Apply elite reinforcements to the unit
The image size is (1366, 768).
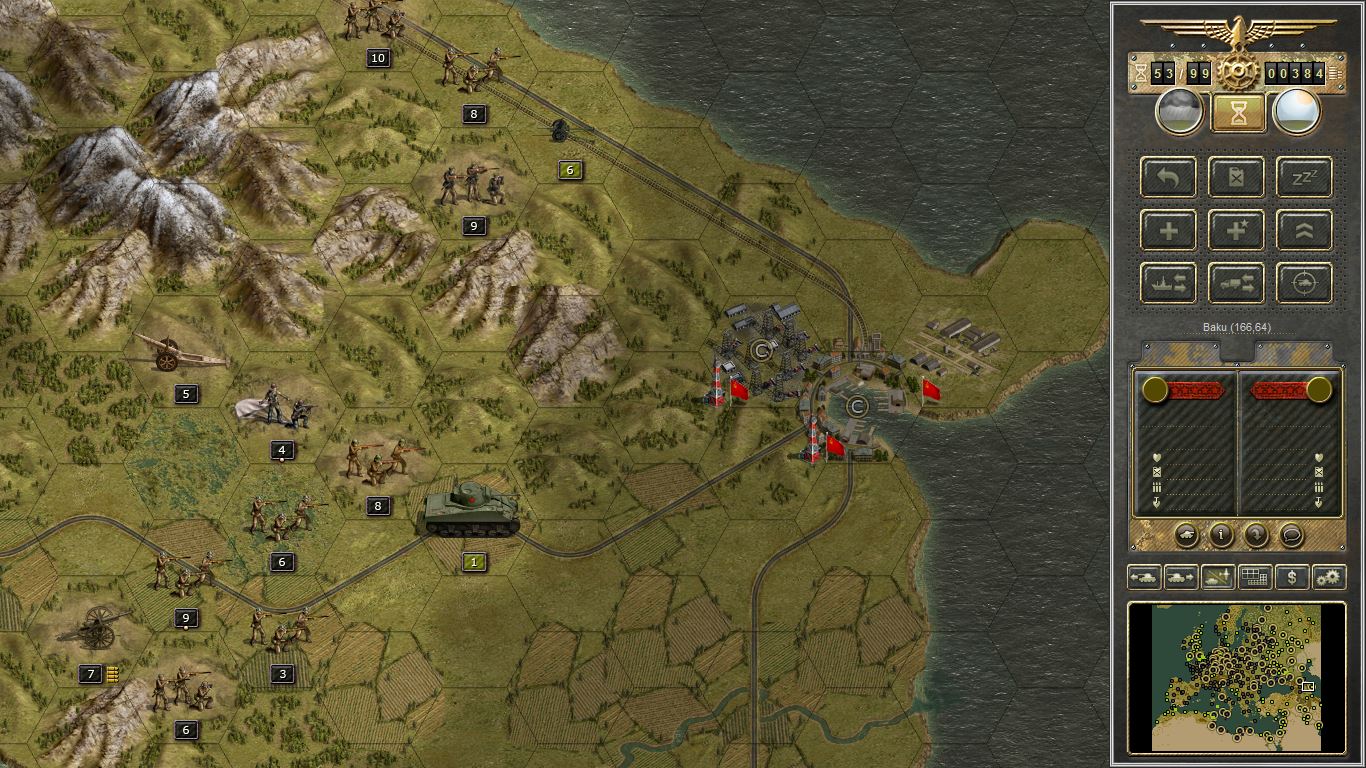pyautogui.click(x=1236, y=230)
